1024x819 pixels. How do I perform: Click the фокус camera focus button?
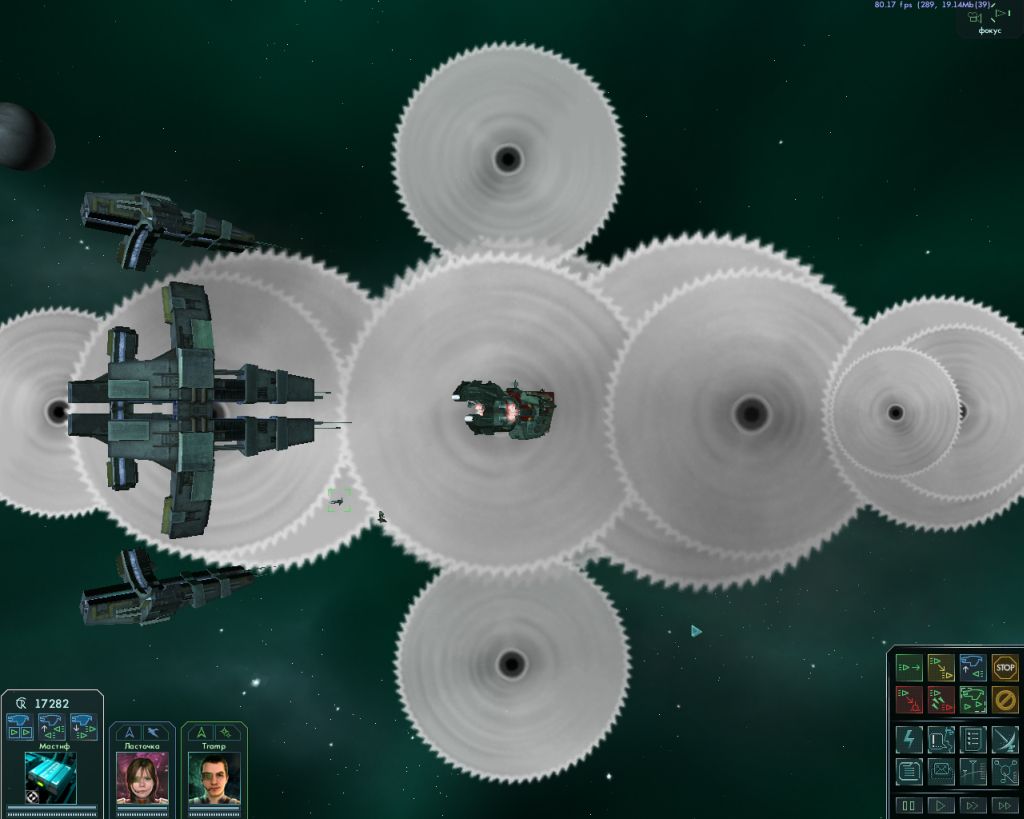tap(989, 20)
